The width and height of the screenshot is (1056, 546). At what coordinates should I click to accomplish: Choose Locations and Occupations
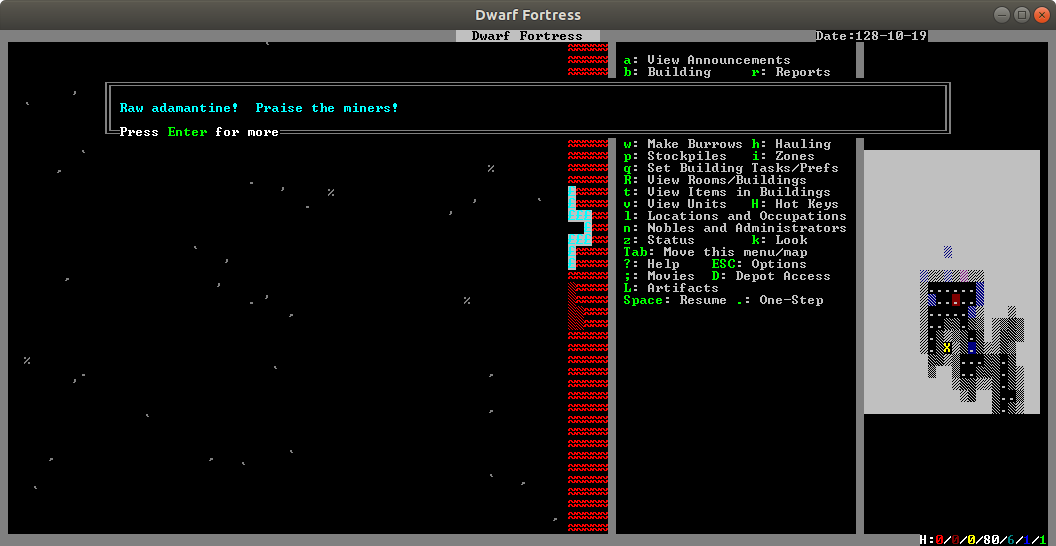746,216
